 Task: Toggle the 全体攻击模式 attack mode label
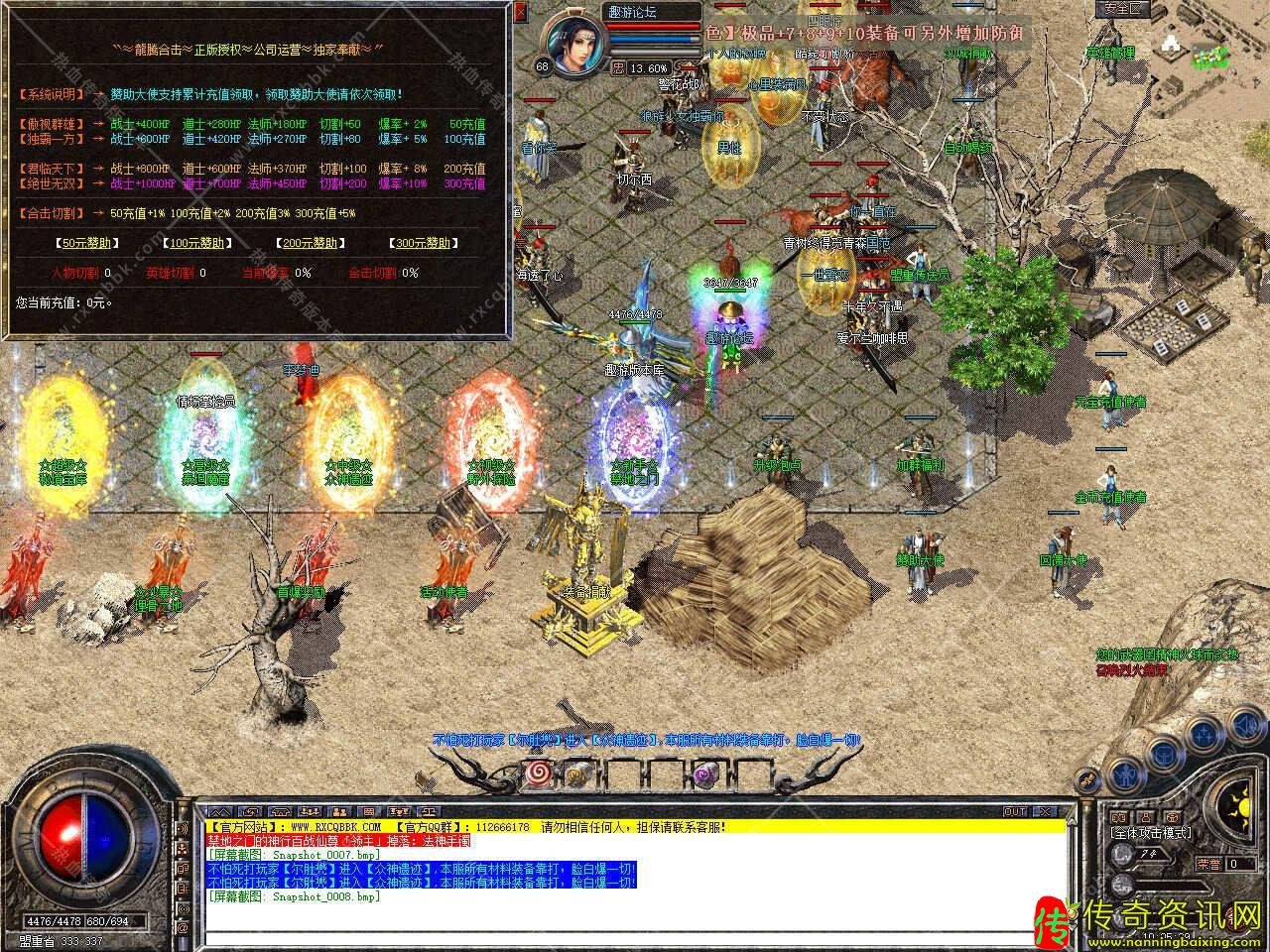pyautogui.click(x=1151, y=833)
